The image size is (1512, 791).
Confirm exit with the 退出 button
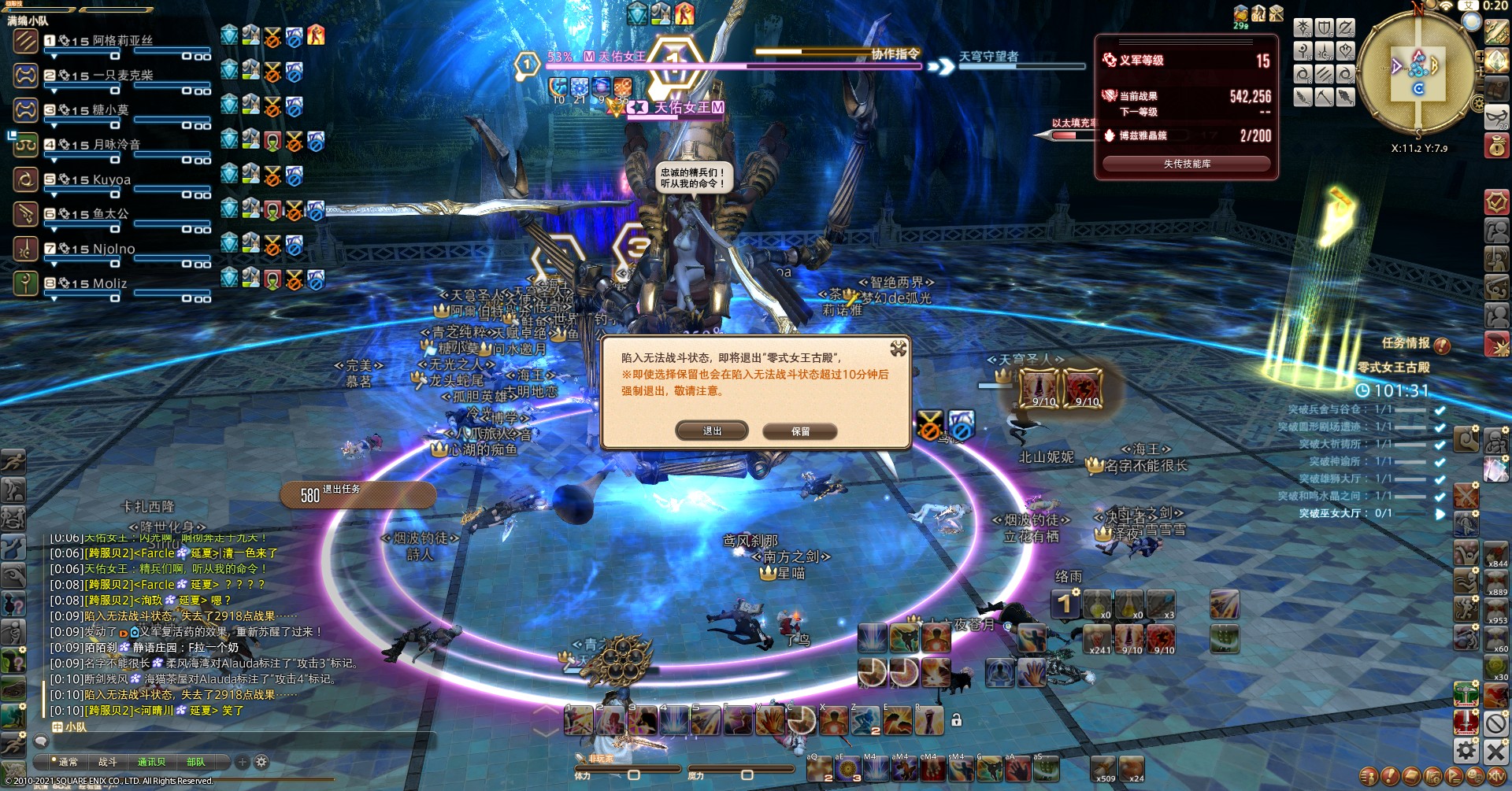pos(712,431)
